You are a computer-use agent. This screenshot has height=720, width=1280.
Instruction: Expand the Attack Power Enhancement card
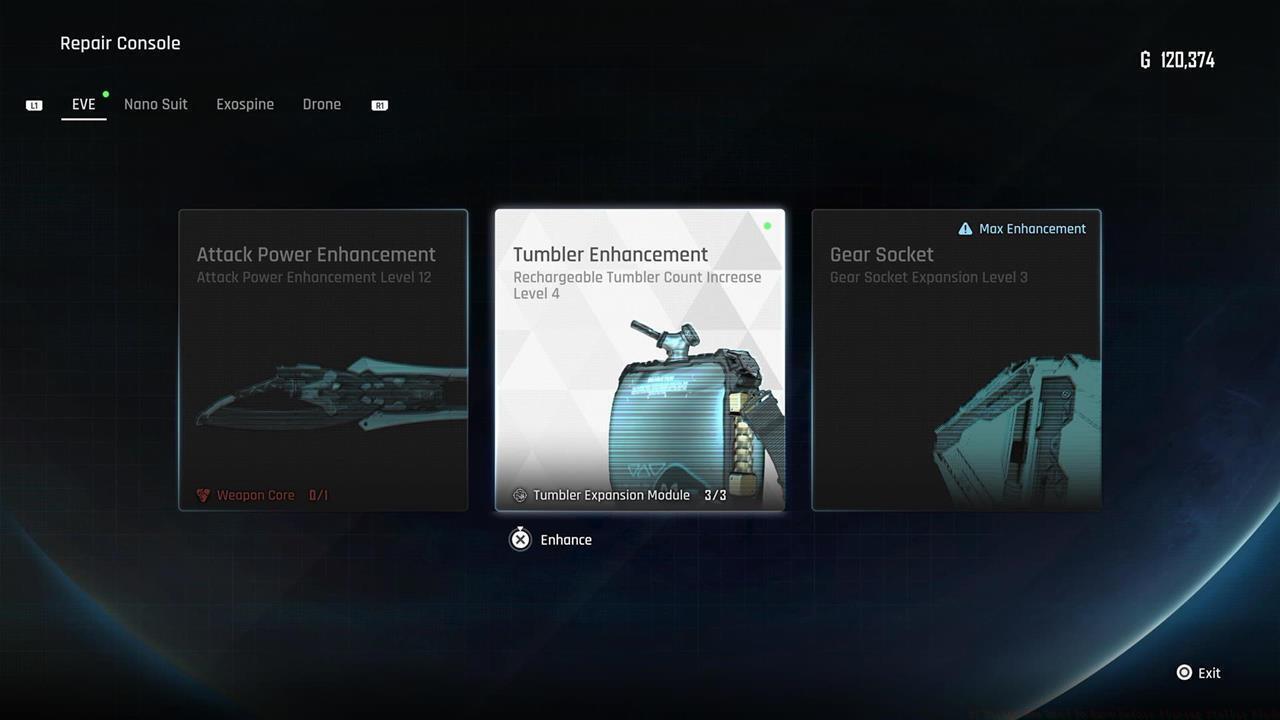[x=323, y=360]
